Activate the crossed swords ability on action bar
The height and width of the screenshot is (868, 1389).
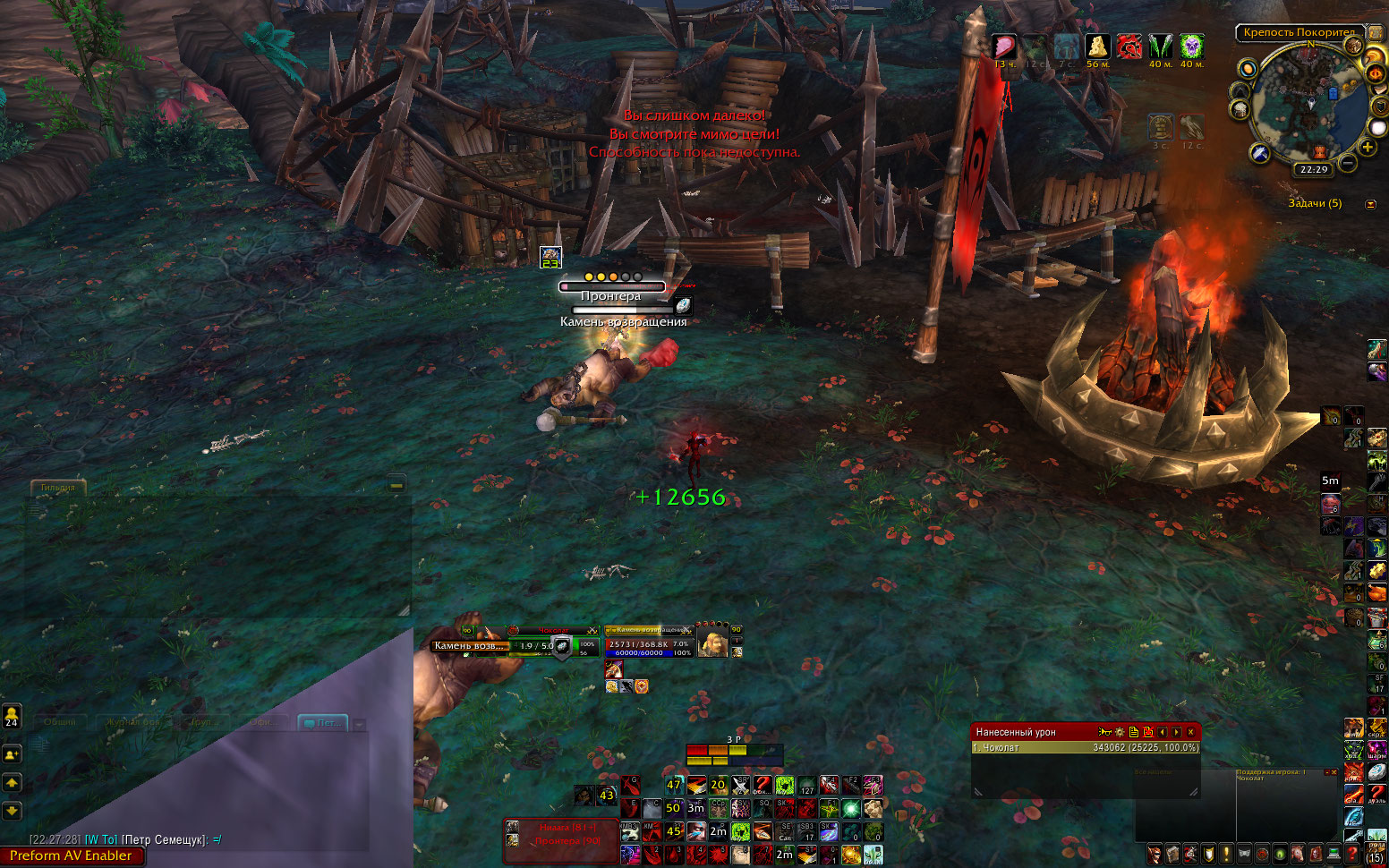[740, 786]
